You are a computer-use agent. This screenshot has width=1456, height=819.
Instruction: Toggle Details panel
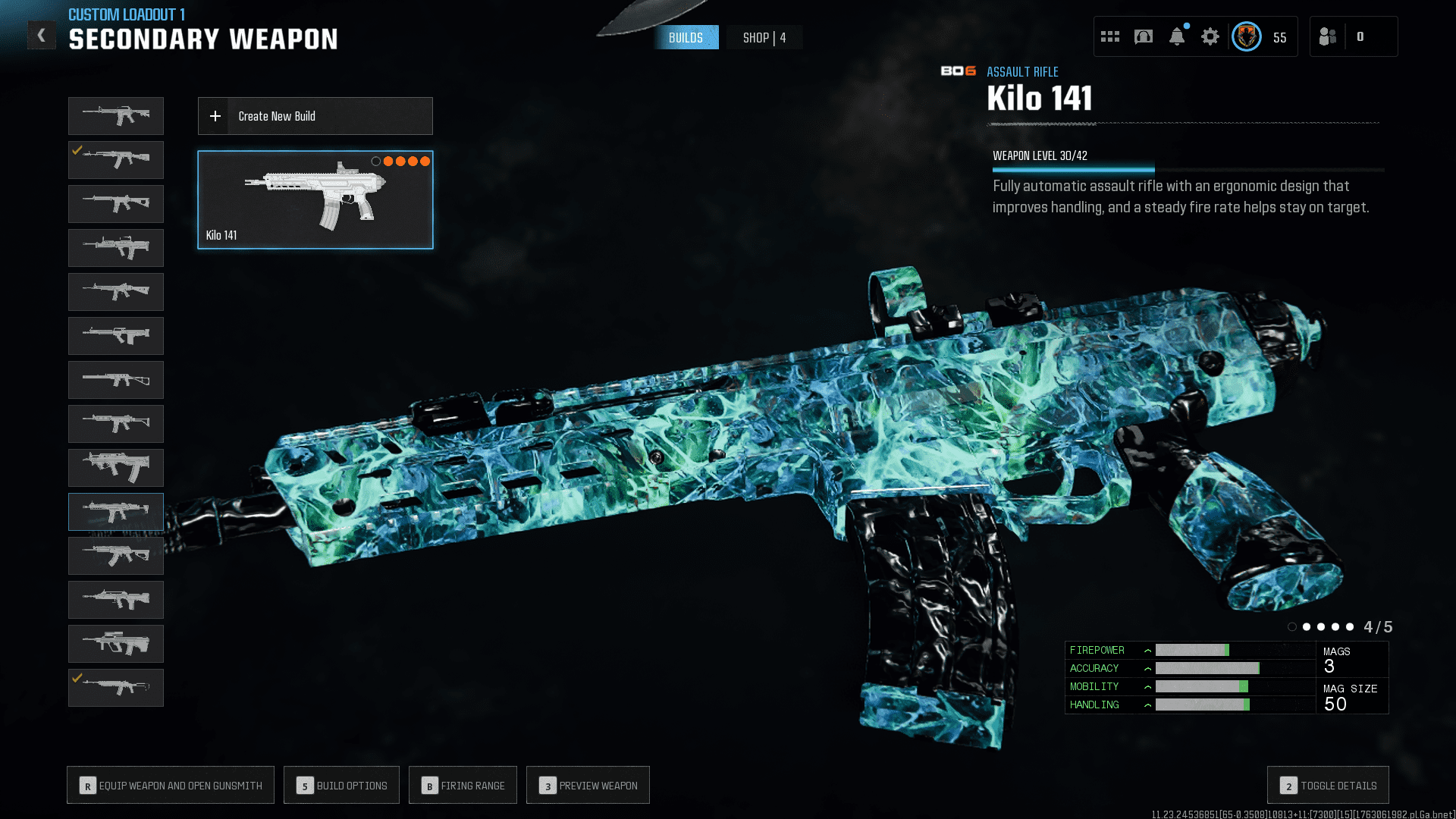[1328, 785]
